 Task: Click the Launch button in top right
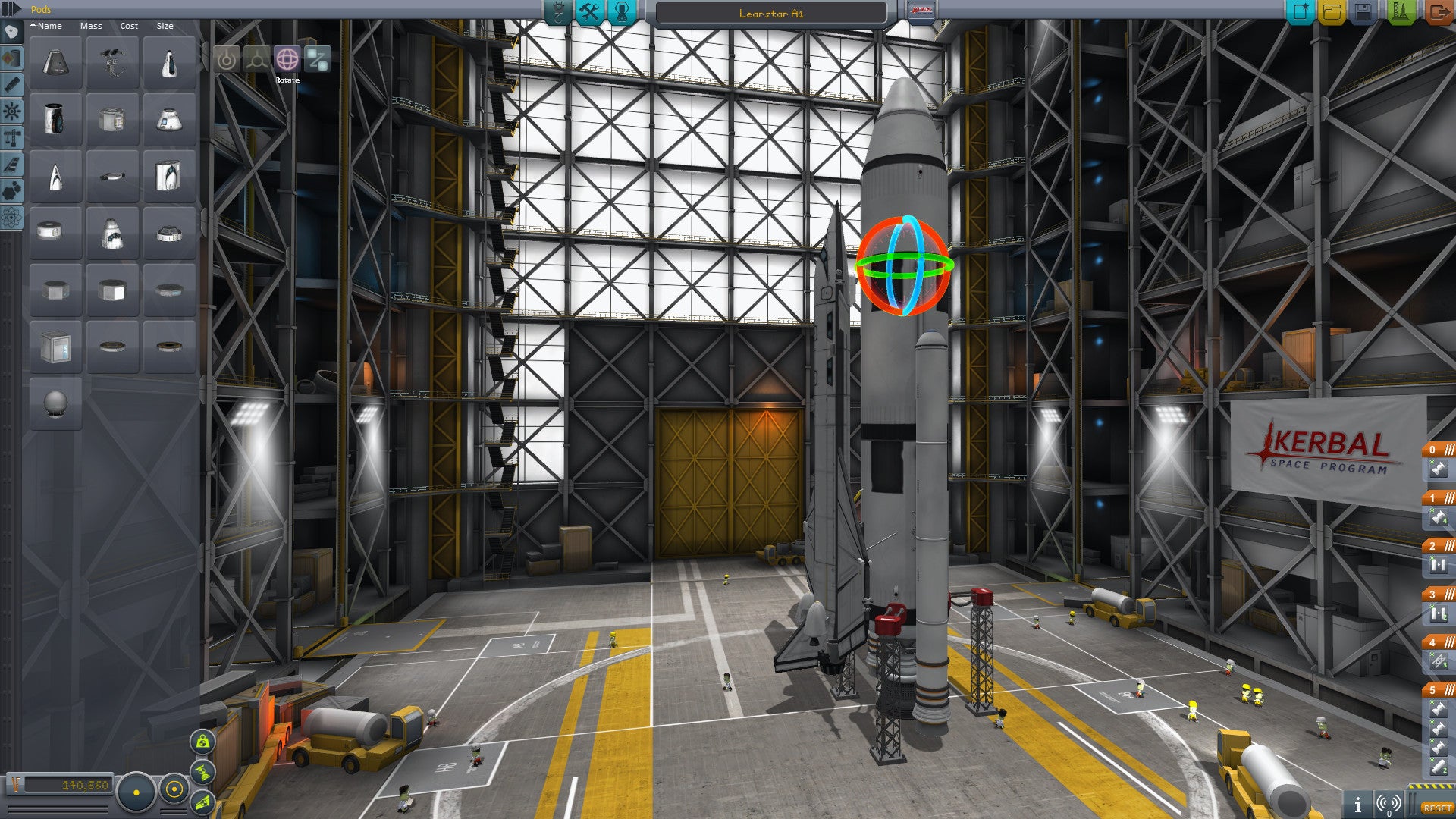1401,11
